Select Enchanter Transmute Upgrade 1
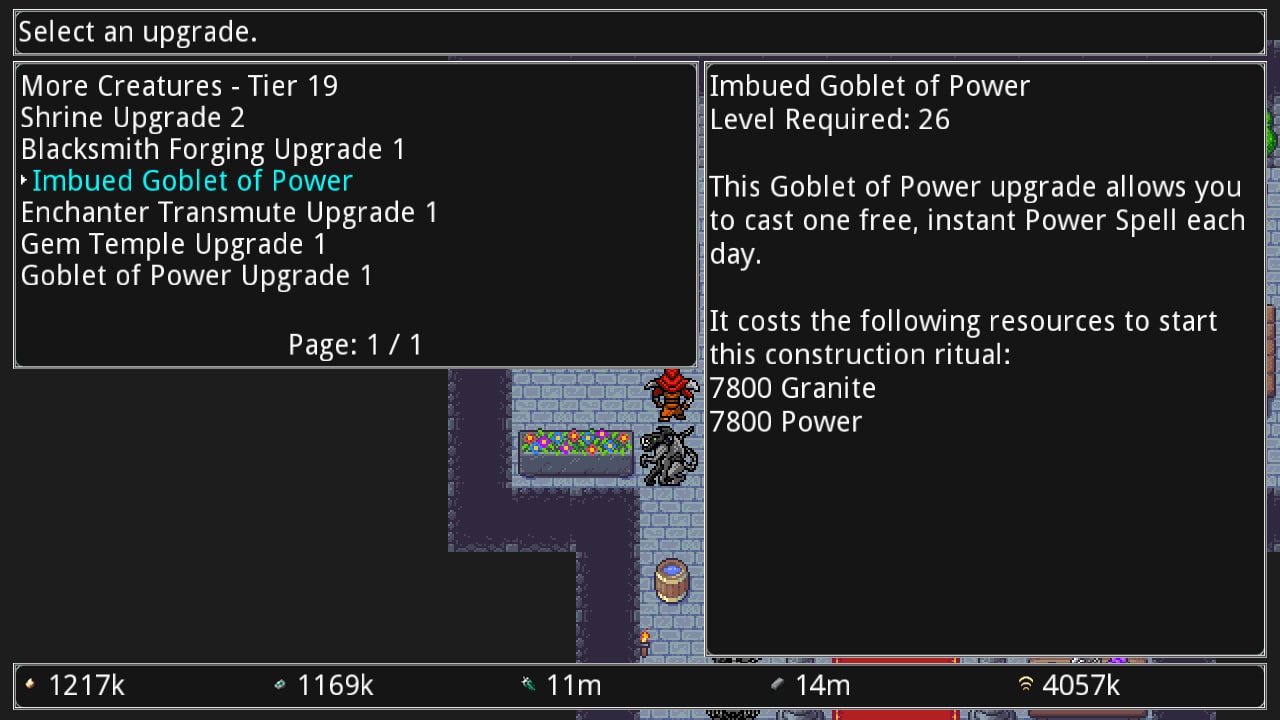 click(x=229, y=212)
